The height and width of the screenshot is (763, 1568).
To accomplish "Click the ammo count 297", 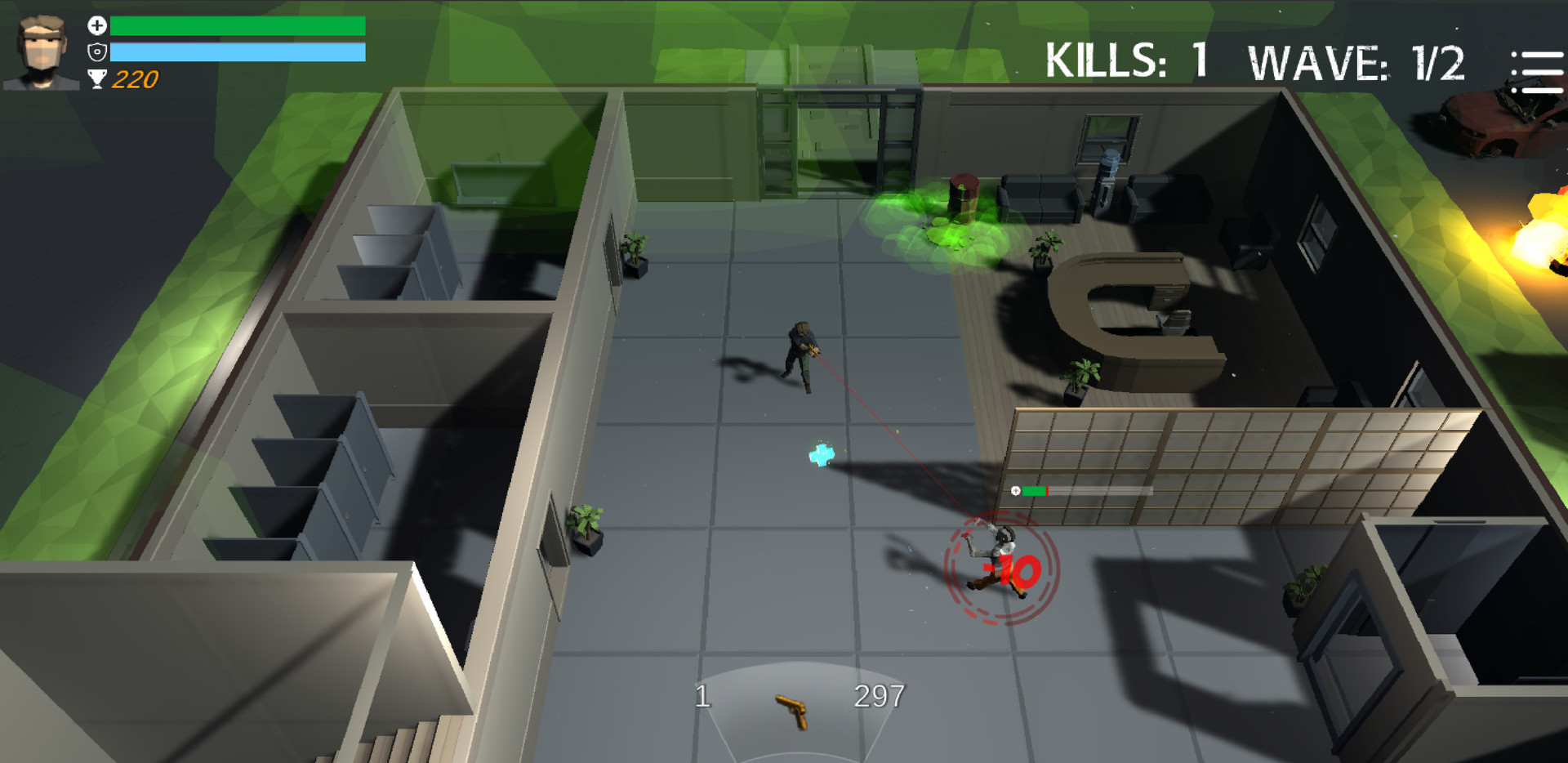I will tap(879, 697).
